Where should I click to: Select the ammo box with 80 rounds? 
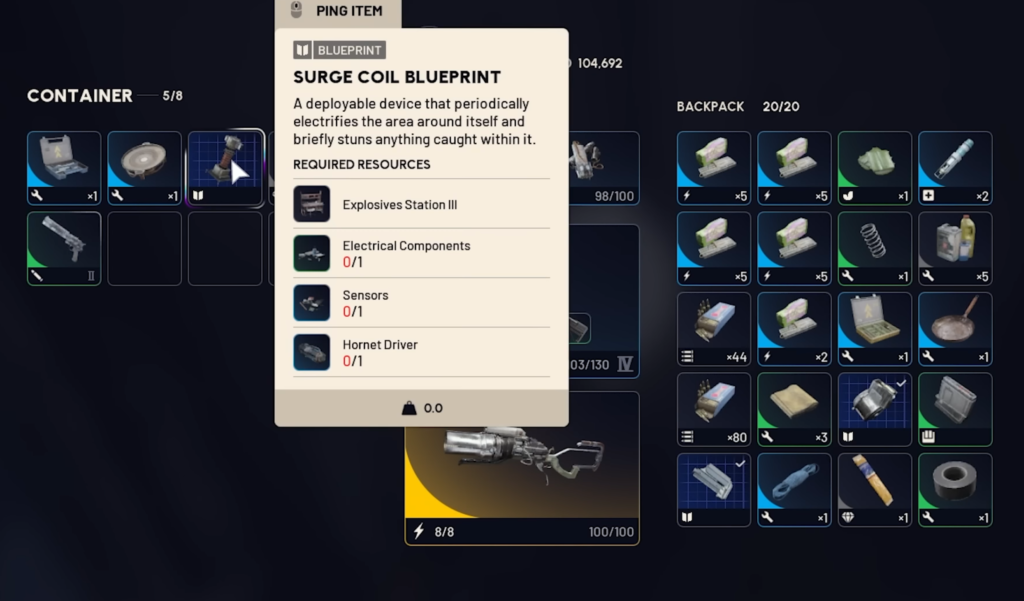pyautogui.click(x=714, y=409)
